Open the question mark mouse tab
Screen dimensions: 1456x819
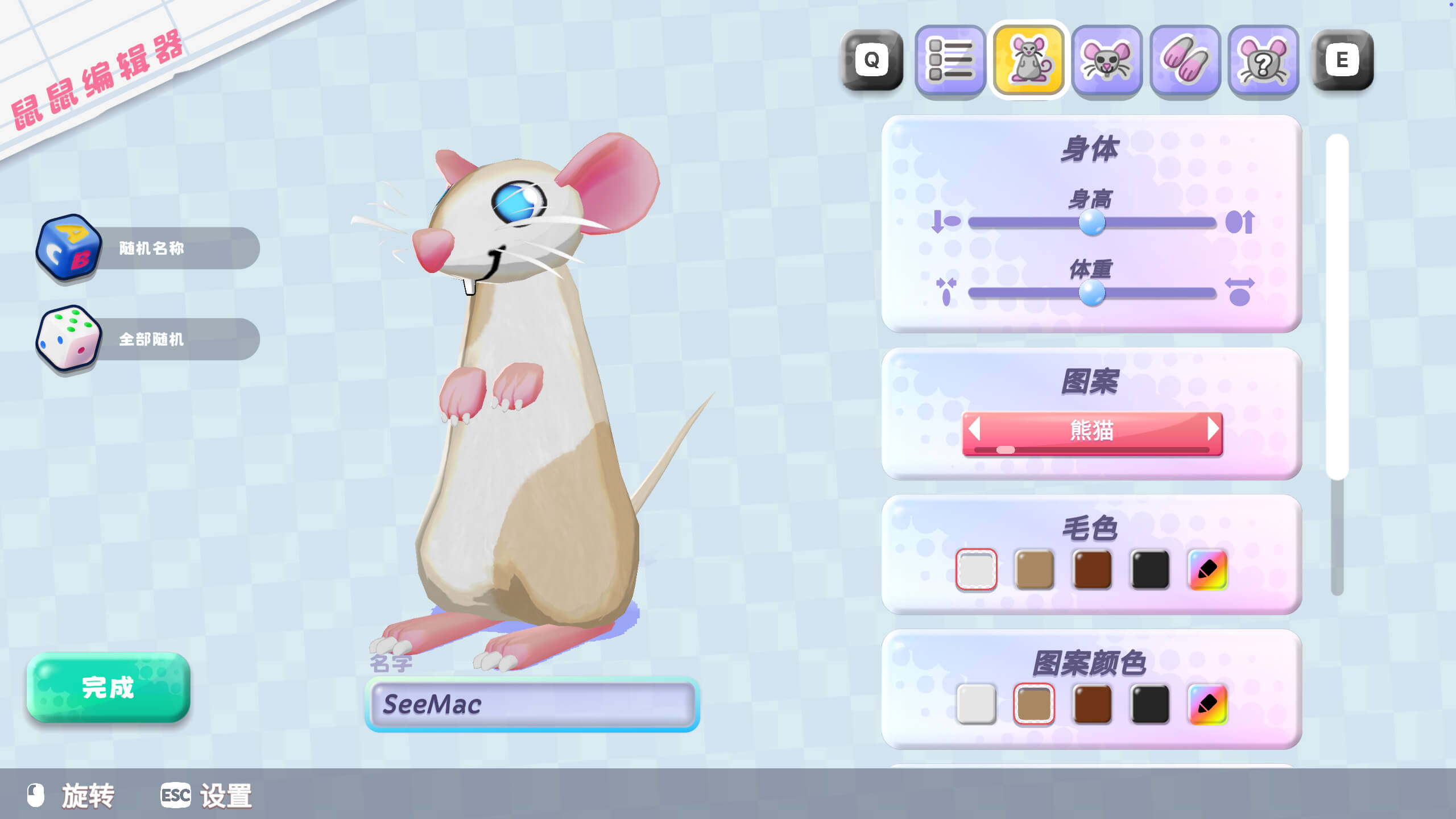click(1263, 60)
